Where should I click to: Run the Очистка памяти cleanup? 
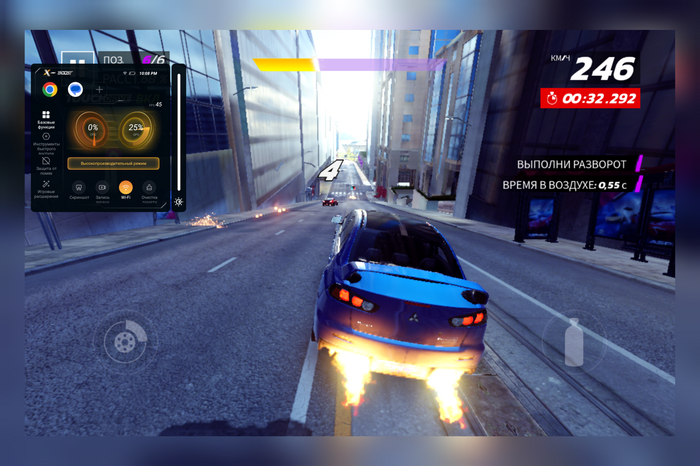149,188
